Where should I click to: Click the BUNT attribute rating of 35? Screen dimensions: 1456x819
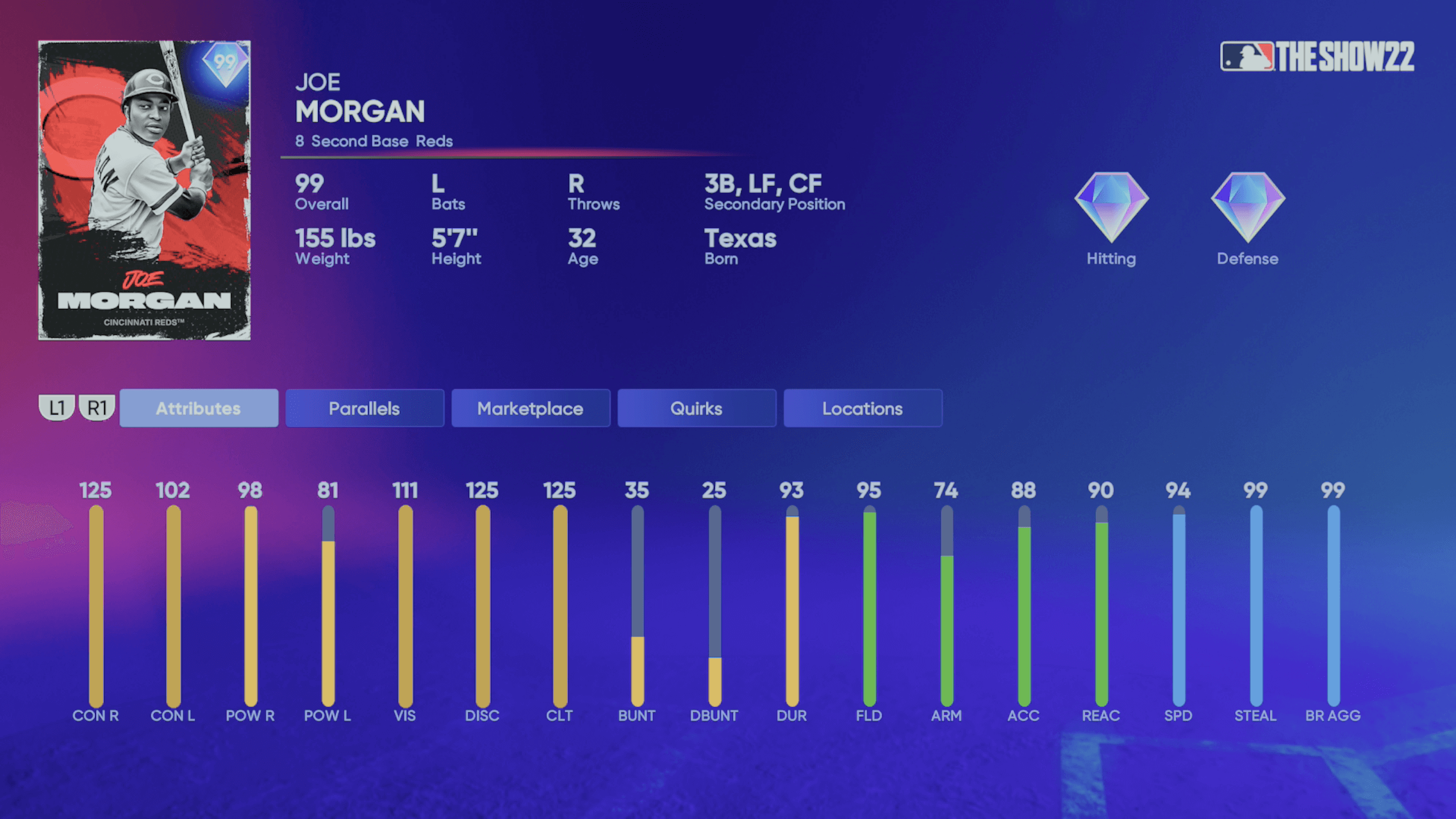(x=638, y=490)
